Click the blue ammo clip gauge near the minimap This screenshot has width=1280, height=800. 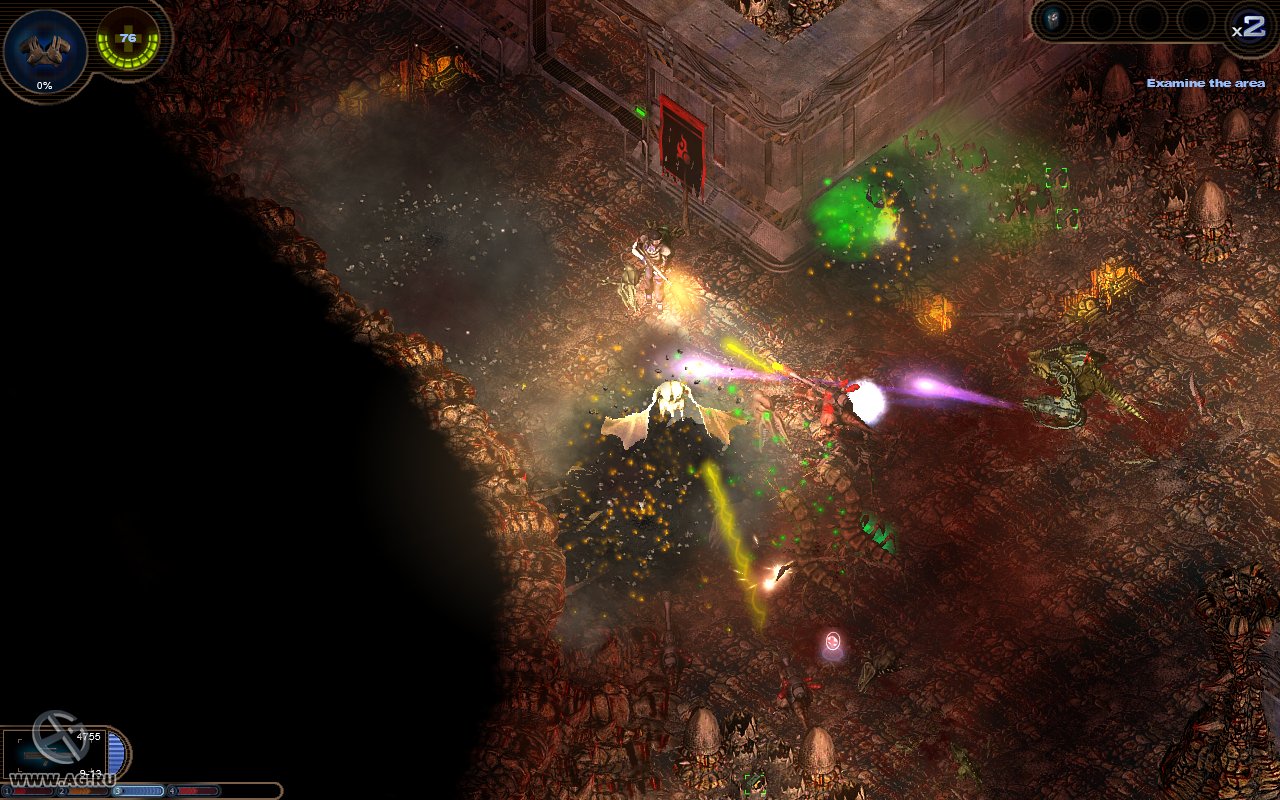click(x=115, y=752)
